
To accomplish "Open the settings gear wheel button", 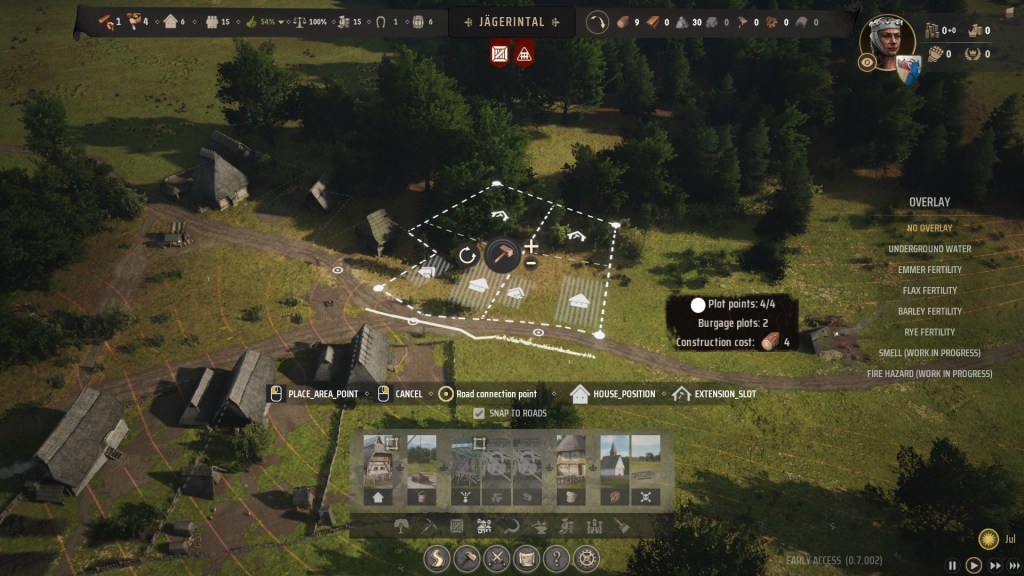I will (x=585, y=559).
